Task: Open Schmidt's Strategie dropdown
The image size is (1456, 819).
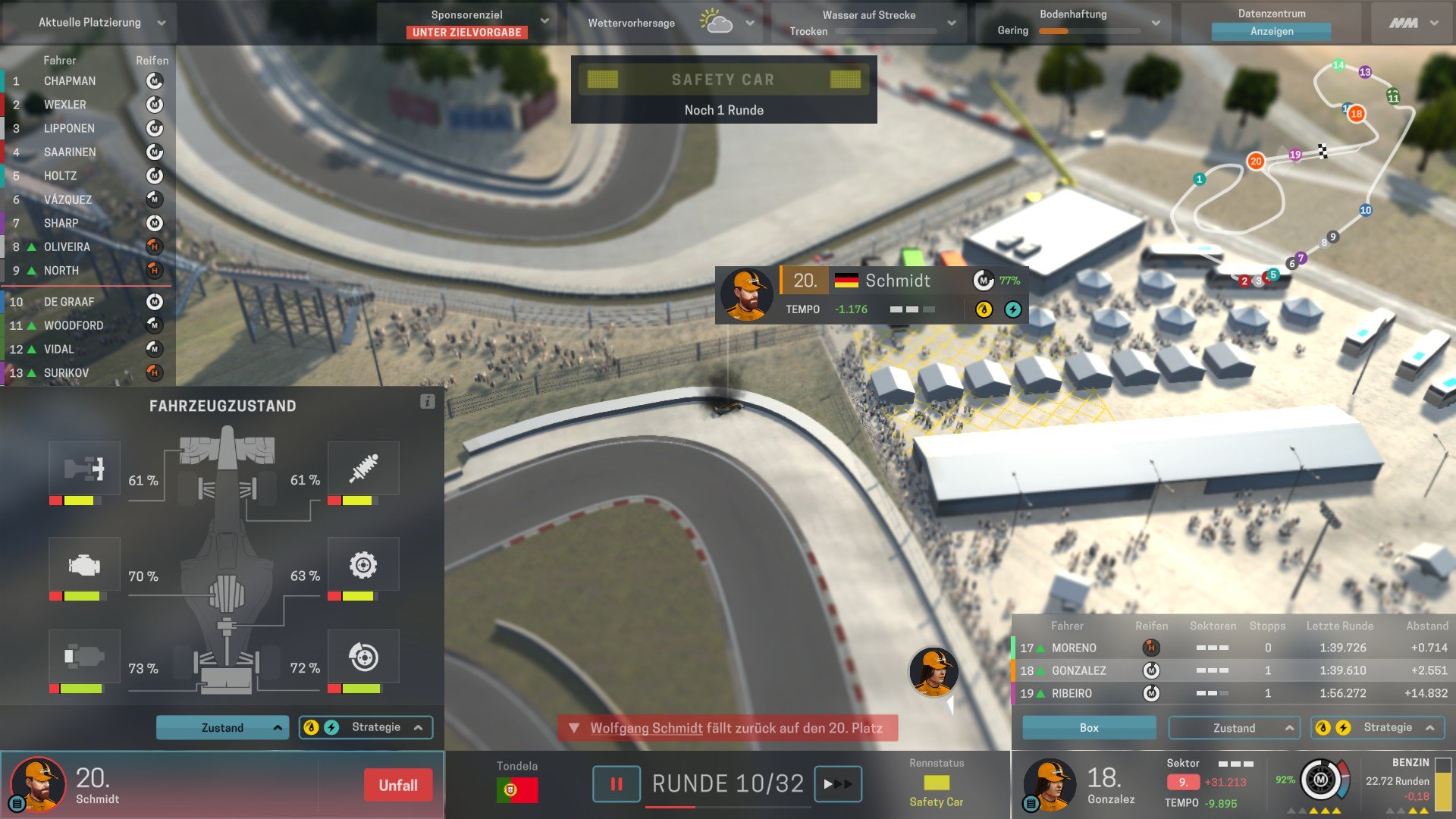Action: pos(366,728)
